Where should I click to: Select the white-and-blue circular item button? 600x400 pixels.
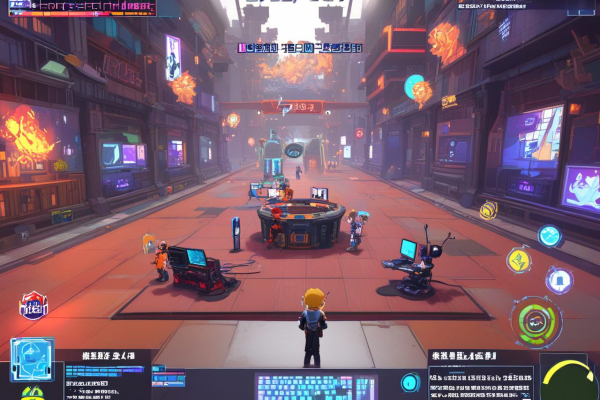pos(557,279)
